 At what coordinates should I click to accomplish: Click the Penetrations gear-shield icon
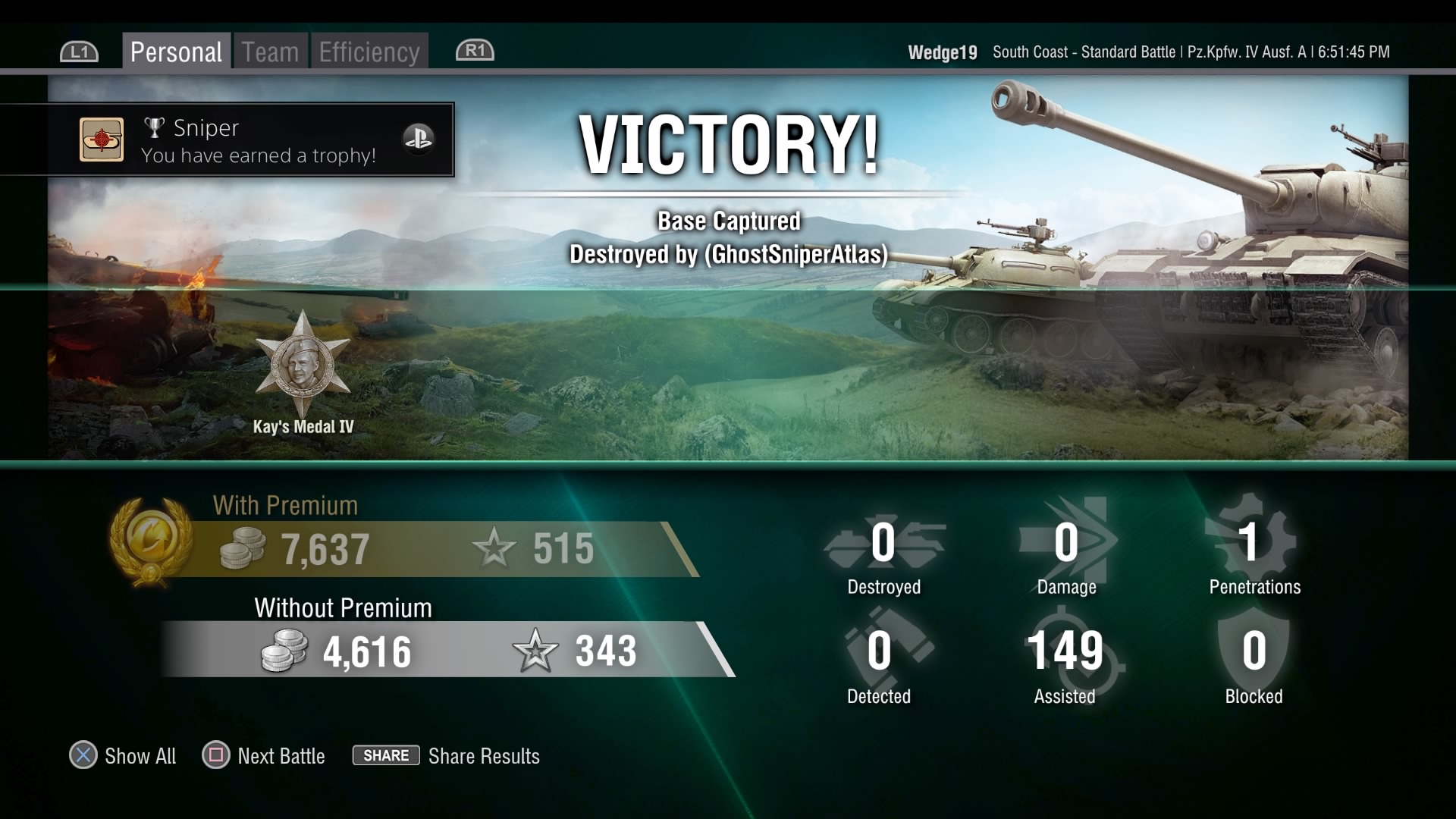coord(1253,540)
